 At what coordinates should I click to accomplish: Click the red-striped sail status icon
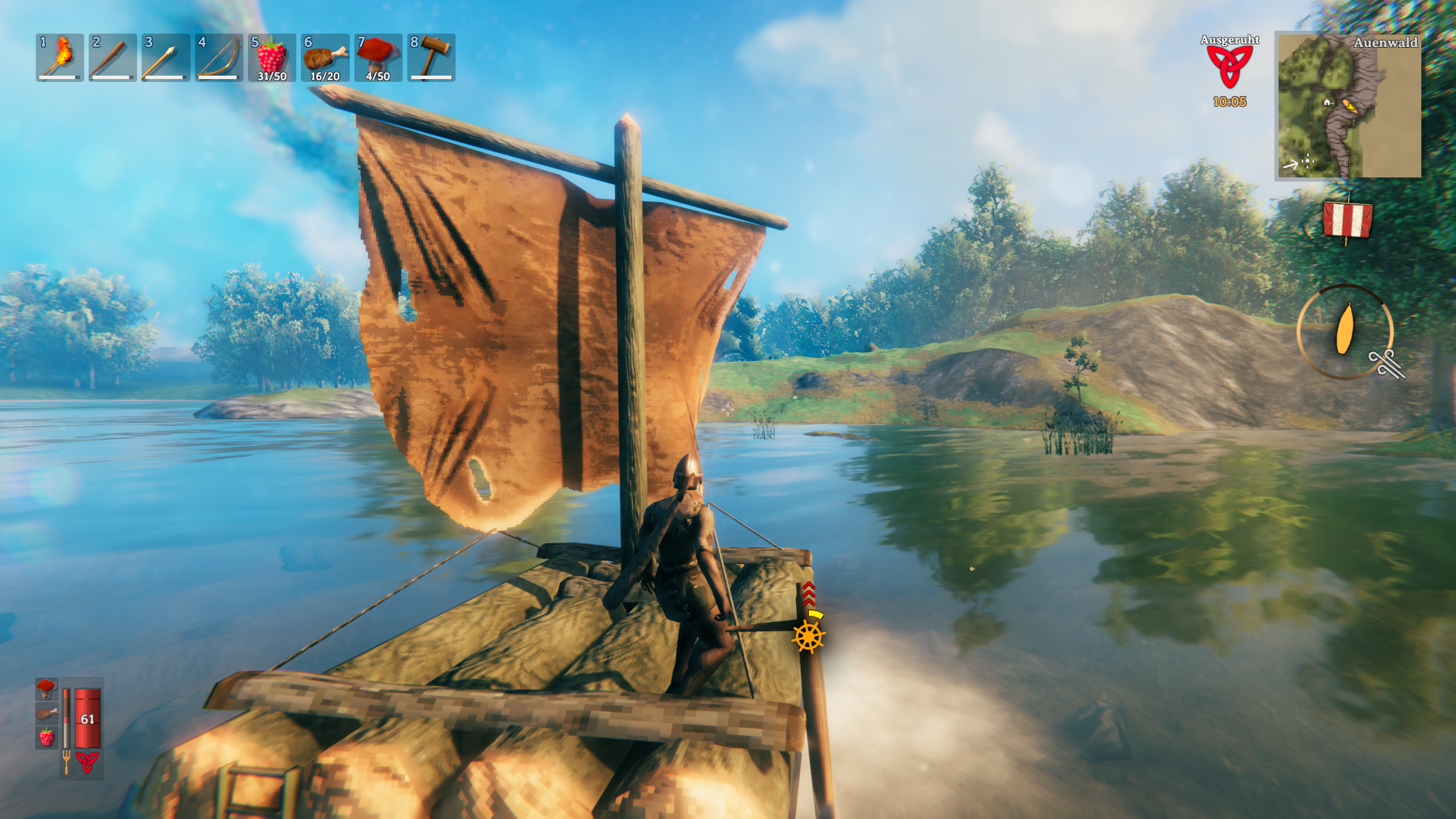point(1347,220)
